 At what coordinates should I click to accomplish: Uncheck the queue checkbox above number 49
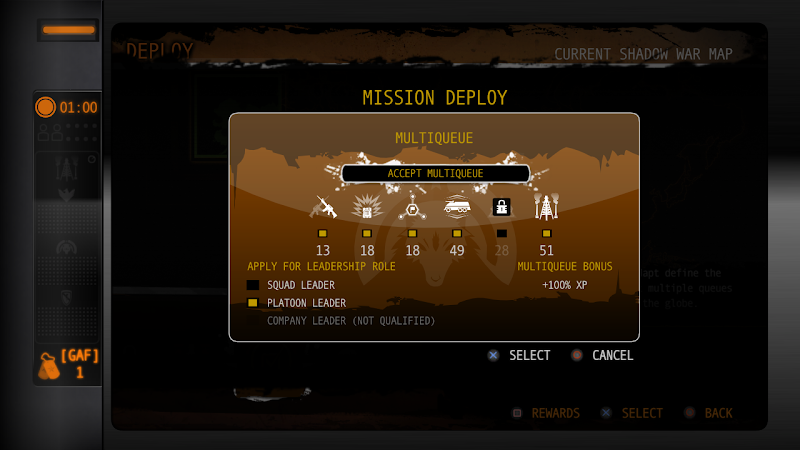click(x=457, y=234)
